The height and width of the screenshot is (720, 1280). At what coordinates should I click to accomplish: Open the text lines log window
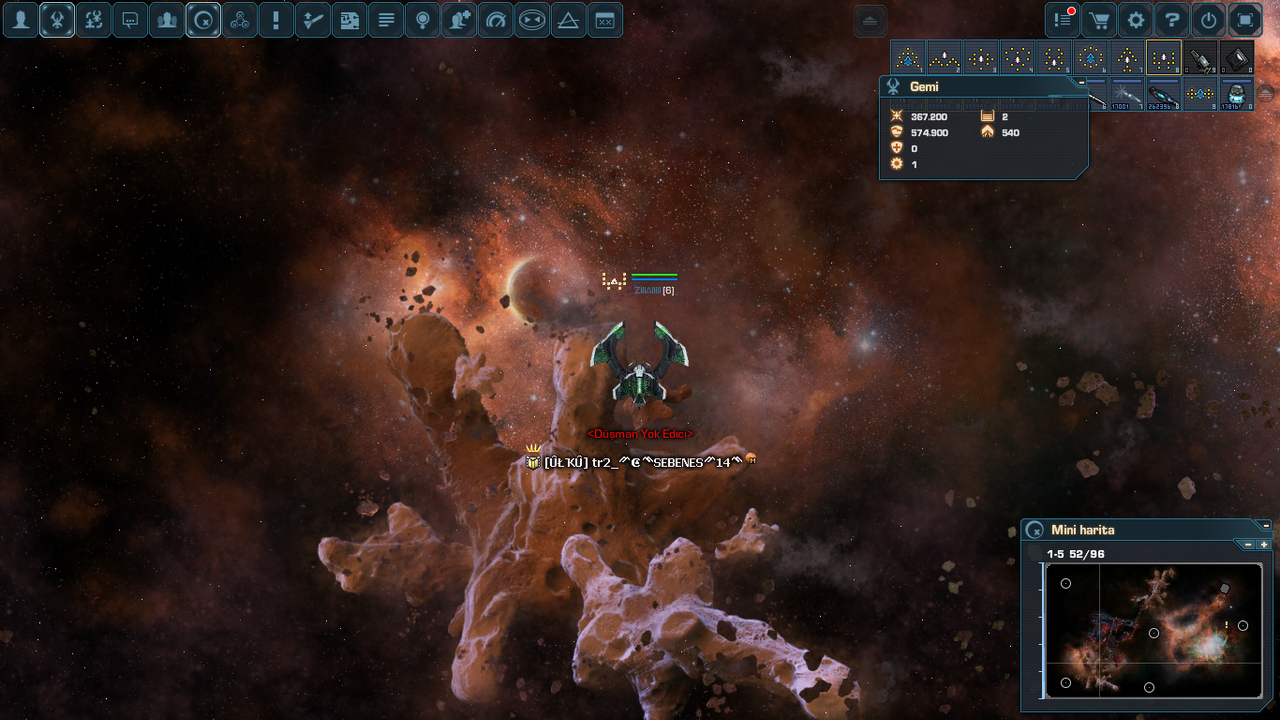386,20
